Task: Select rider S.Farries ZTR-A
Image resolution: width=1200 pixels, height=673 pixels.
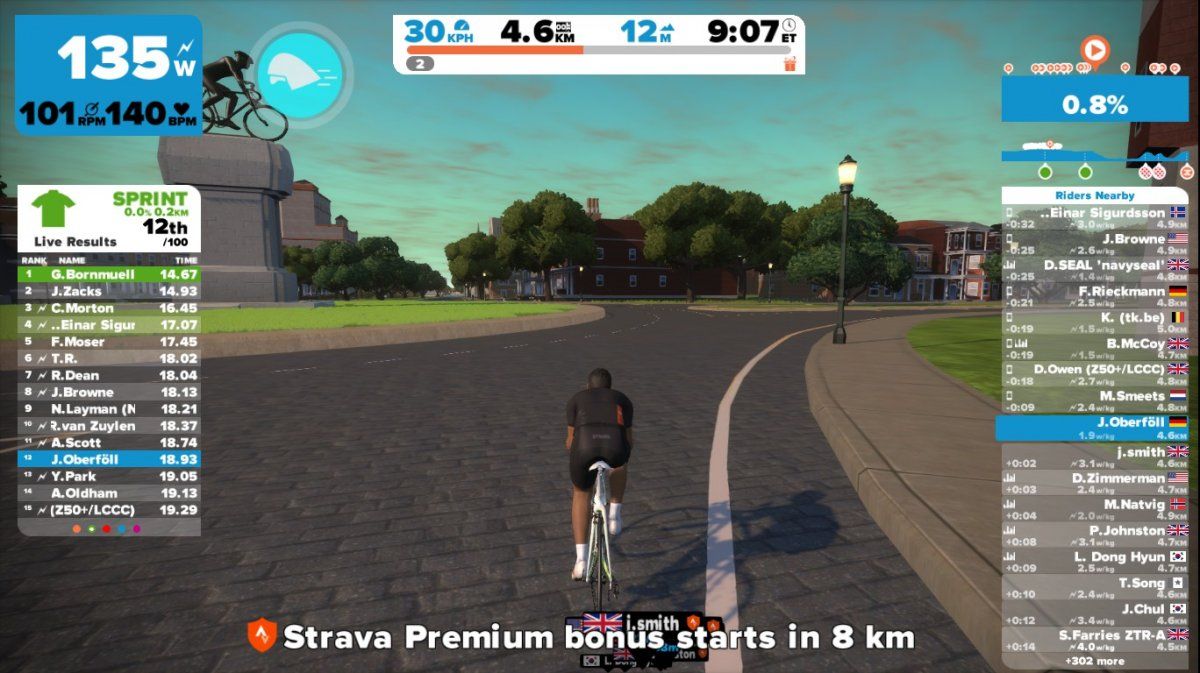Action: (x=1095, y=640)
